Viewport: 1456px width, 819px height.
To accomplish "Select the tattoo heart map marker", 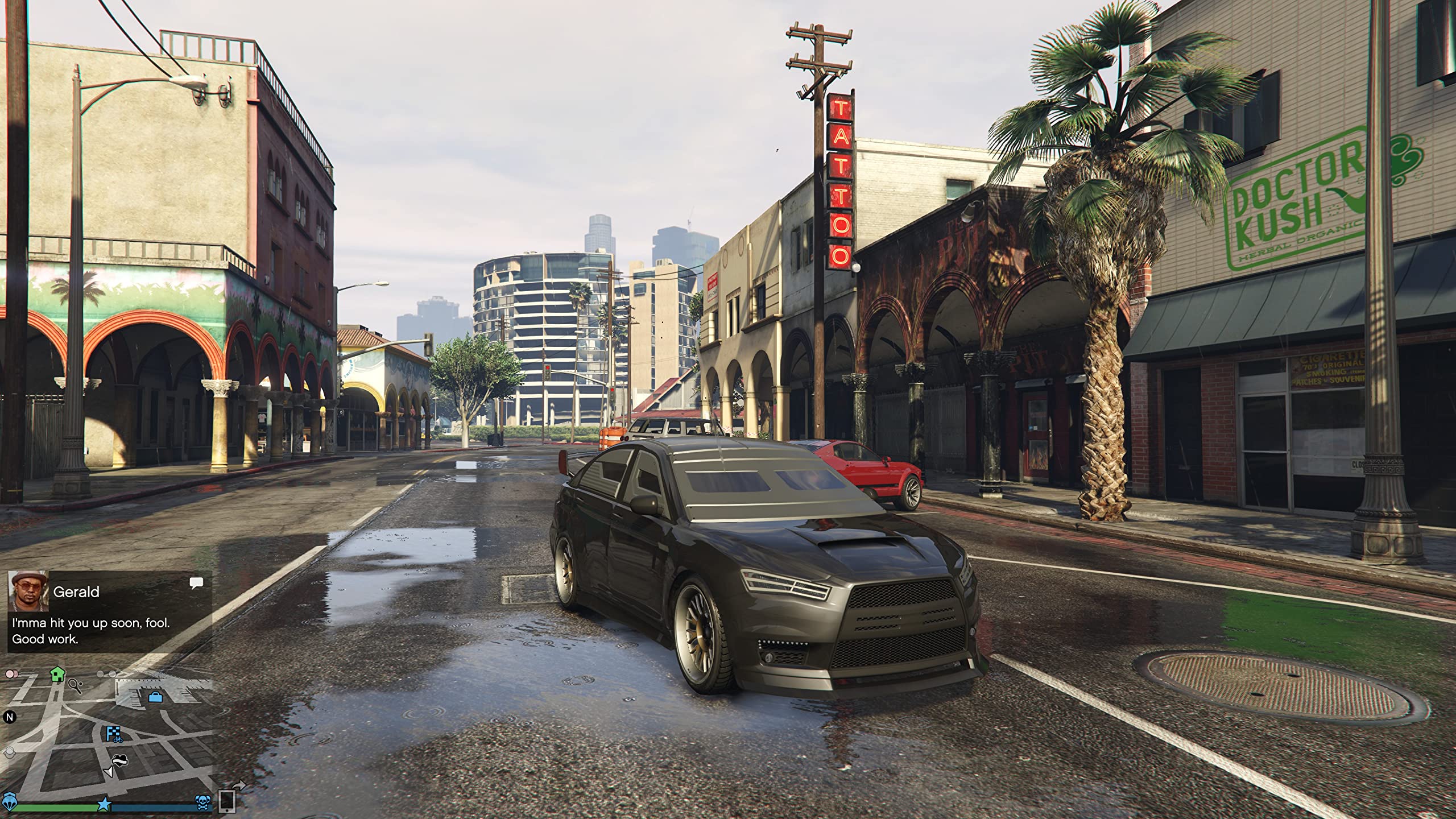I will point(119,760).
